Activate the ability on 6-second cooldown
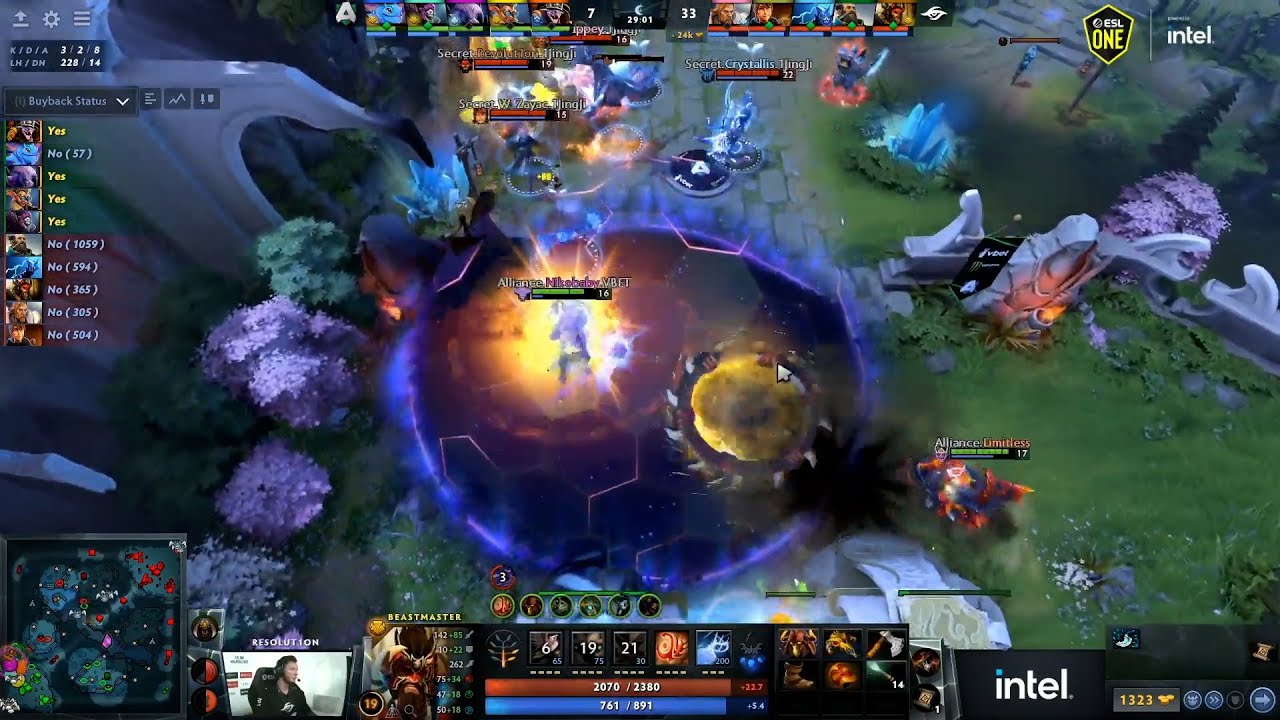The image size is (1280, 720). (547, 648)
